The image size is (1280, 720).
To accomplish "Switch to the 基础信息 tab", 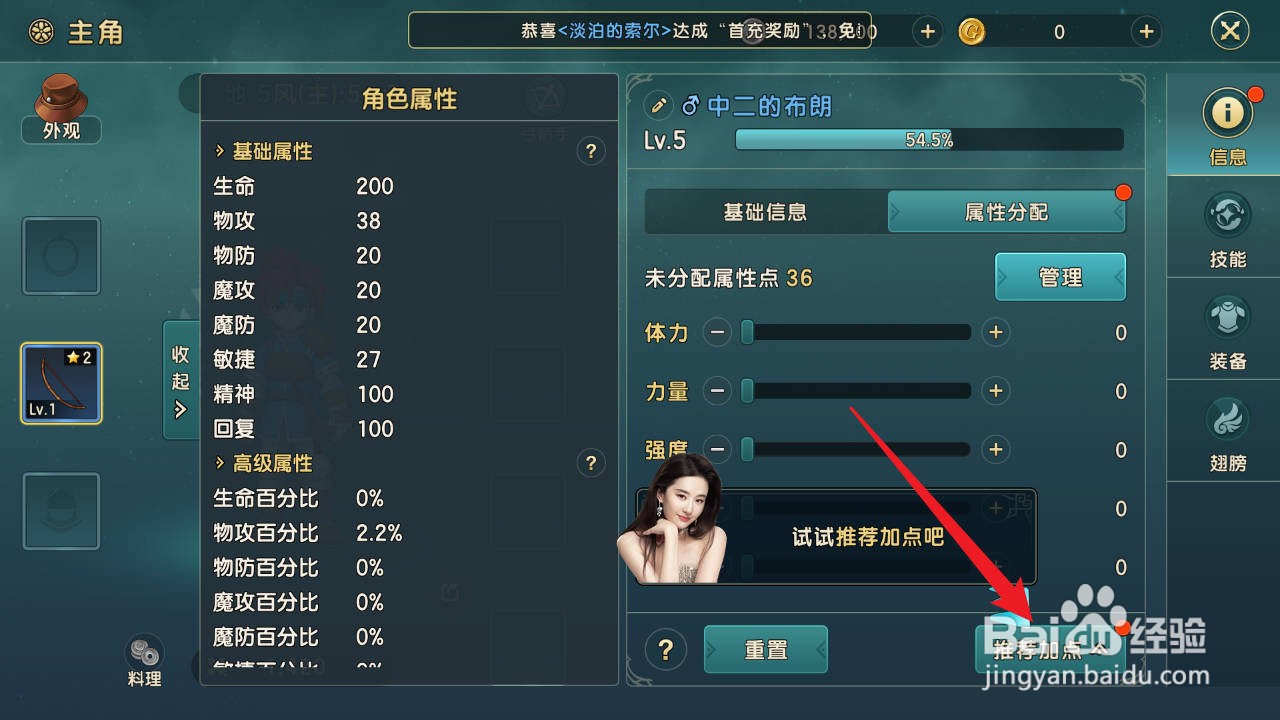I will [x=765, y=211].
